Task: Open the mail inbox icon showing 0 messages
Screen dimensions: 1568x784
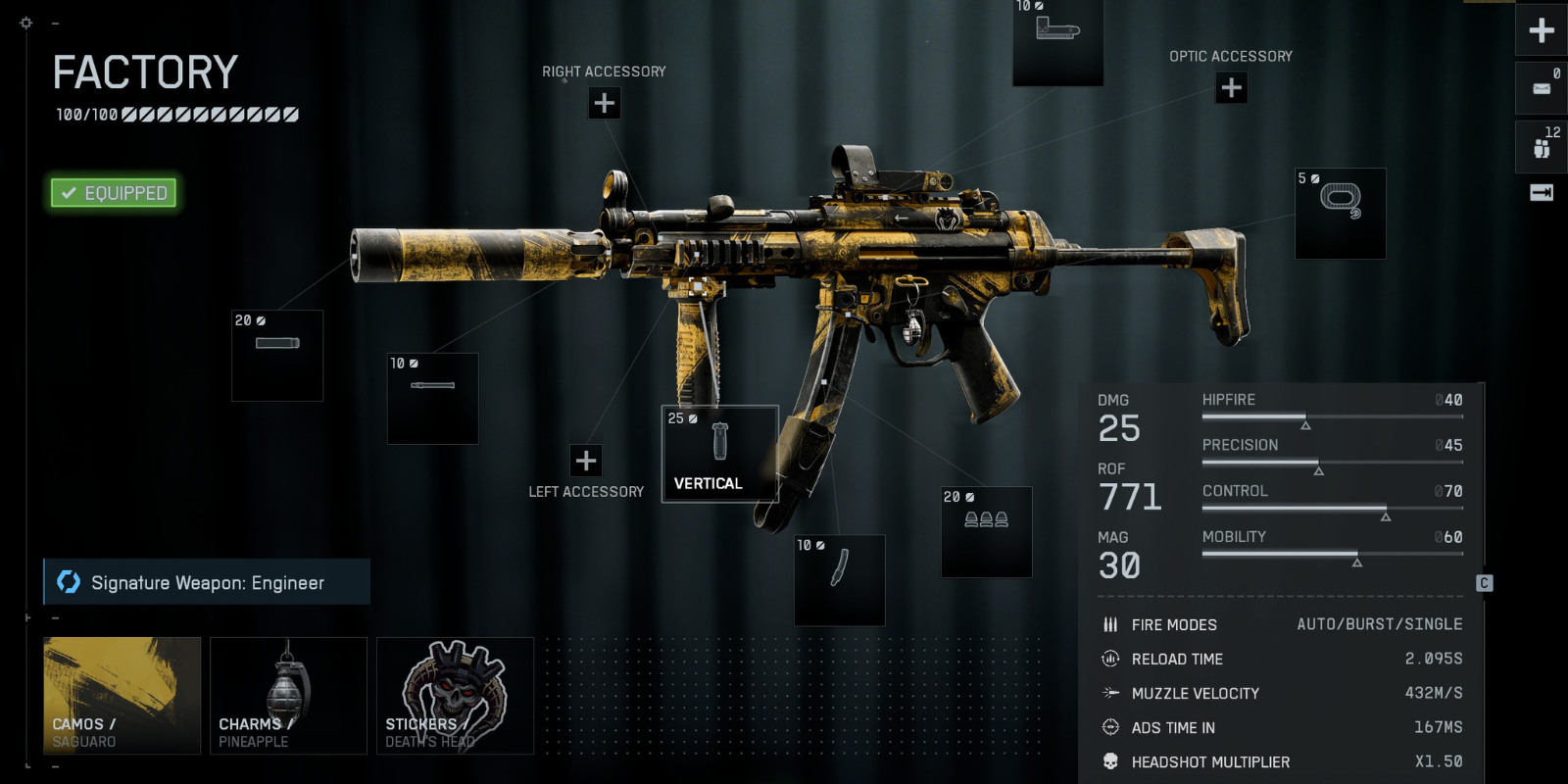Action: click(1541, 87)
